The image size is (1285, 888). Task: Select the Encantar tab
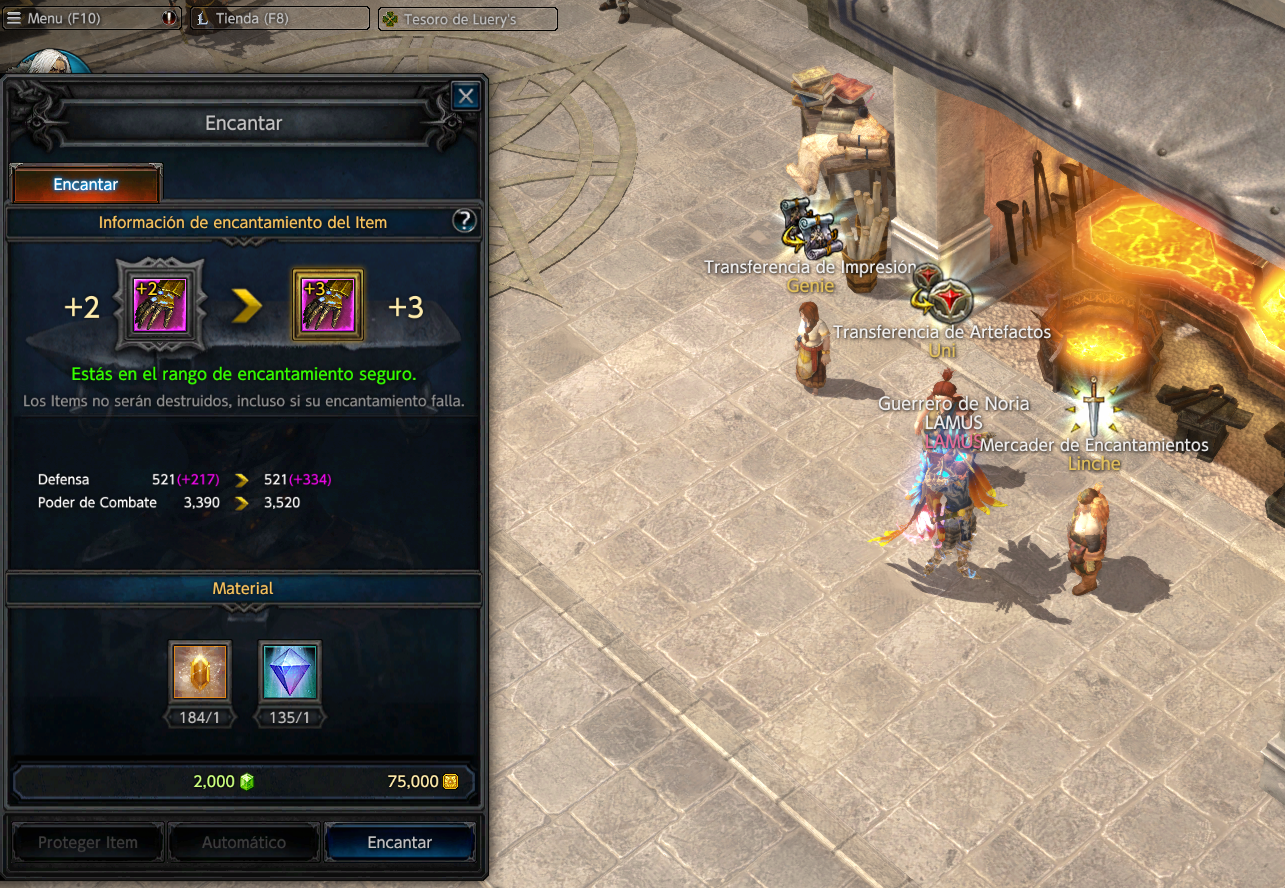point(86,185)
